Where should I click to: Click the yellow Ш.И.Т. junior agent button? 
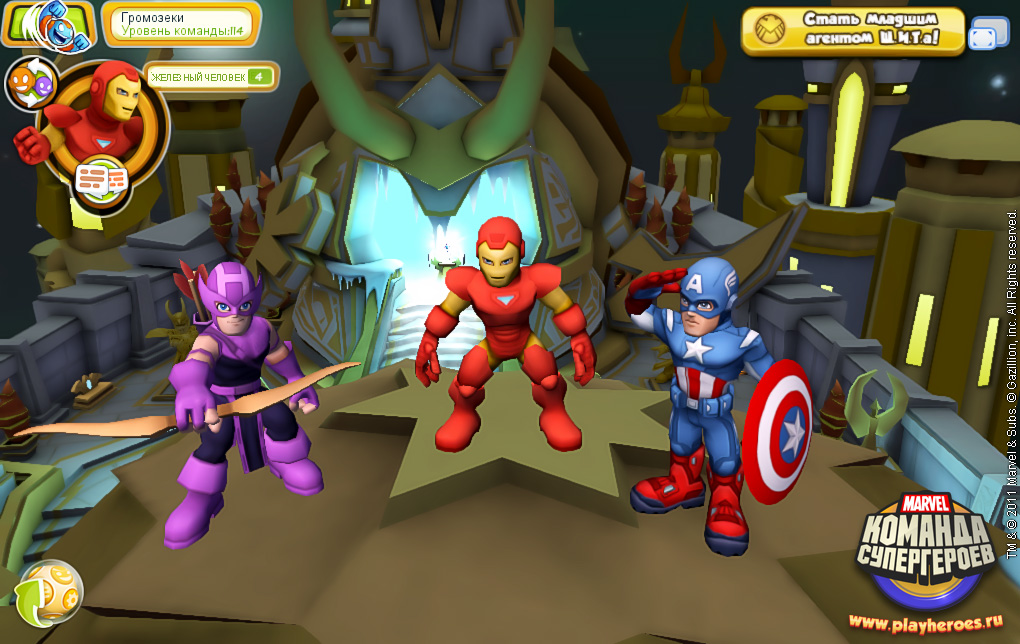[x=852, y=31]
